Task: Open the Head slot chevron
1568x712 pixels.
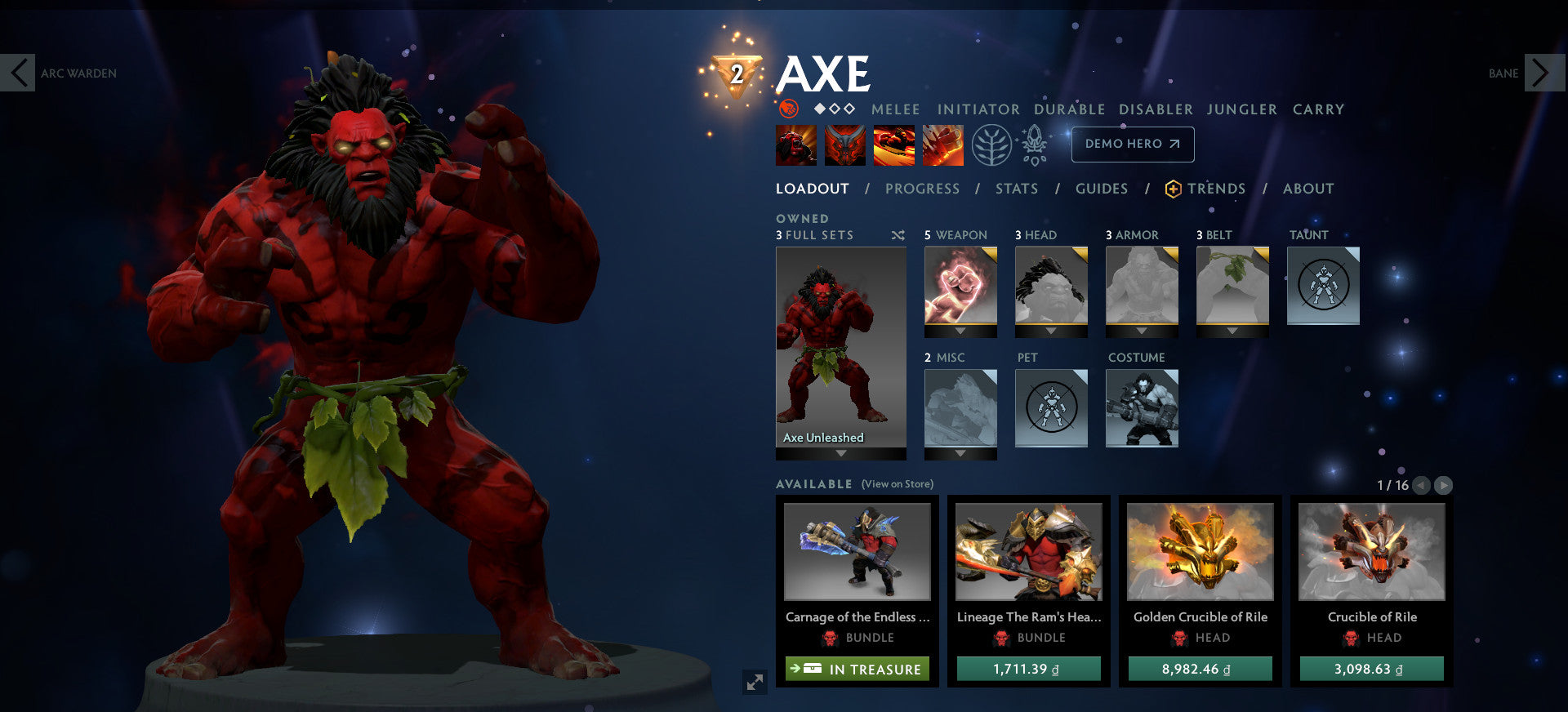Action: point(1051,332)
